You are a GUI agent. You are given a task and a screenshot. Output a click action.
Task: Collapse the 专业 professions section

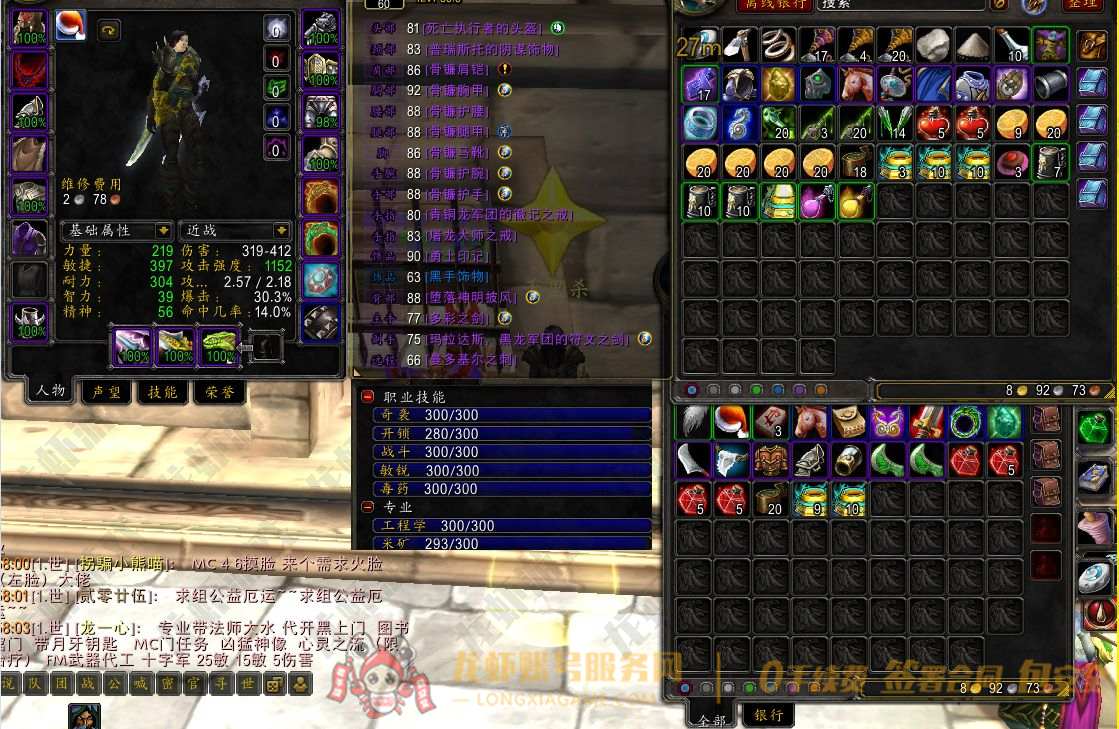point(368,507)
